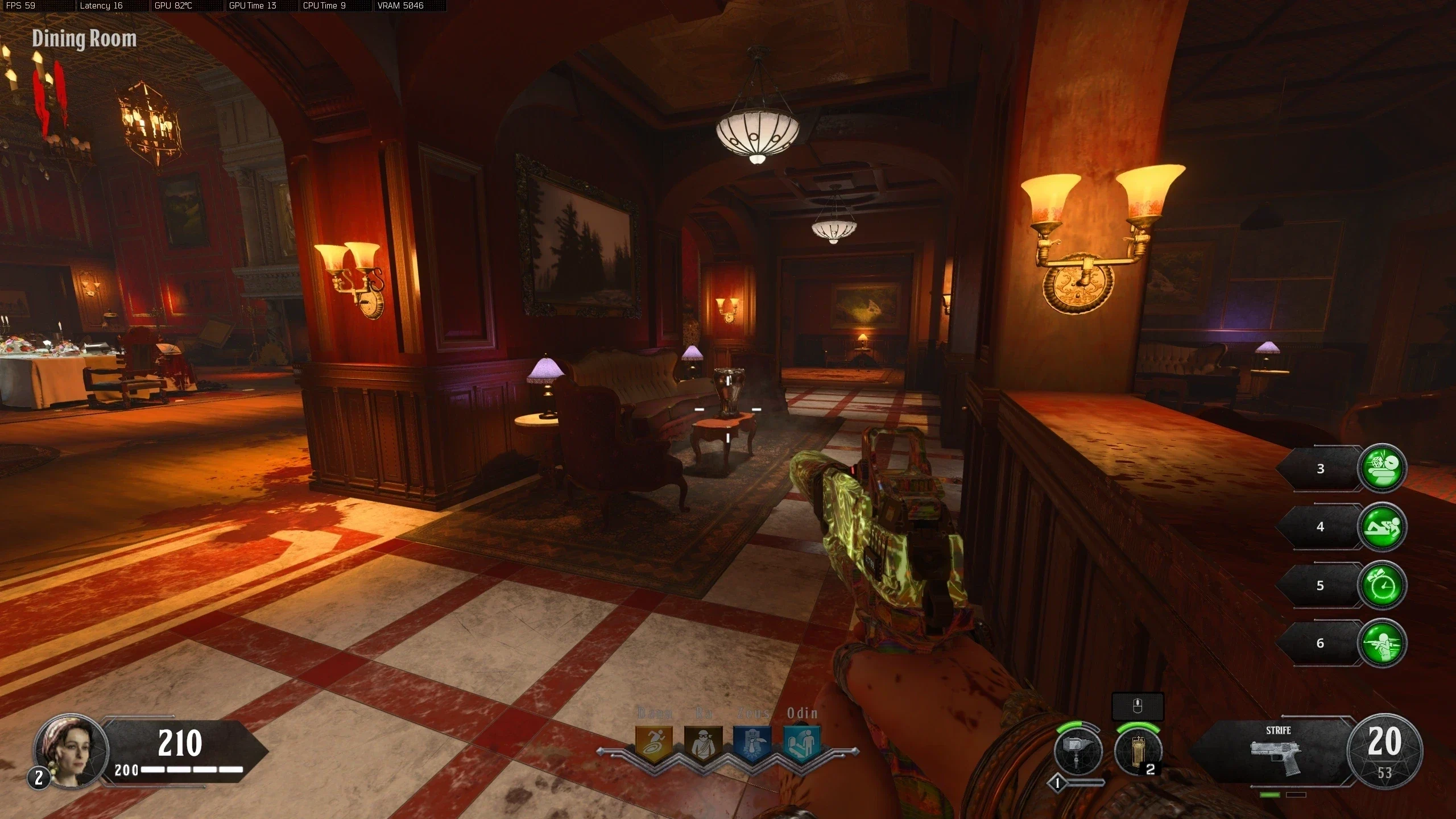Activate the dice and clock elixir
Viewport: 1456px width, 819px height.
[1381, 468]
